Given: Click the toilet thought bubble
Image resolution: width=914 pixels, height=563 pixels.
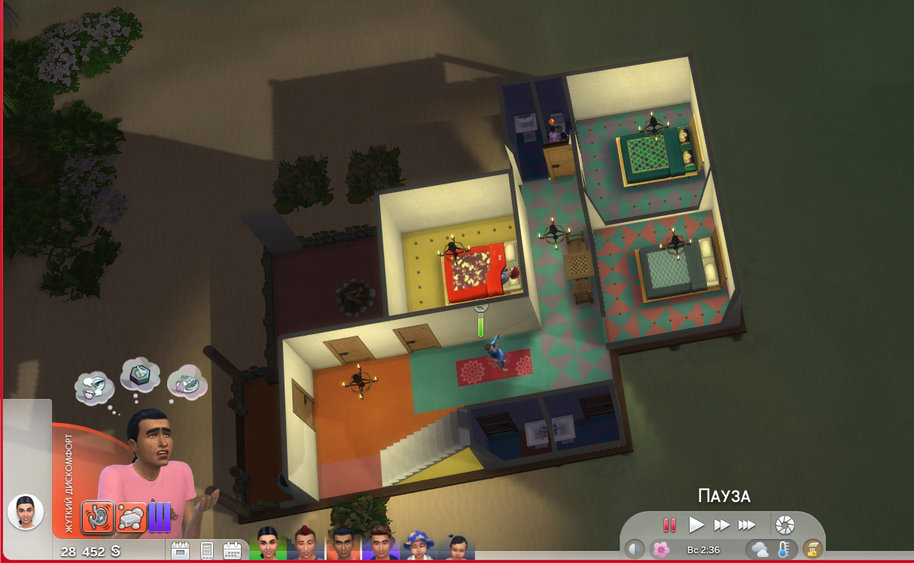Looking at the screenshot, I should click(95, 386).
